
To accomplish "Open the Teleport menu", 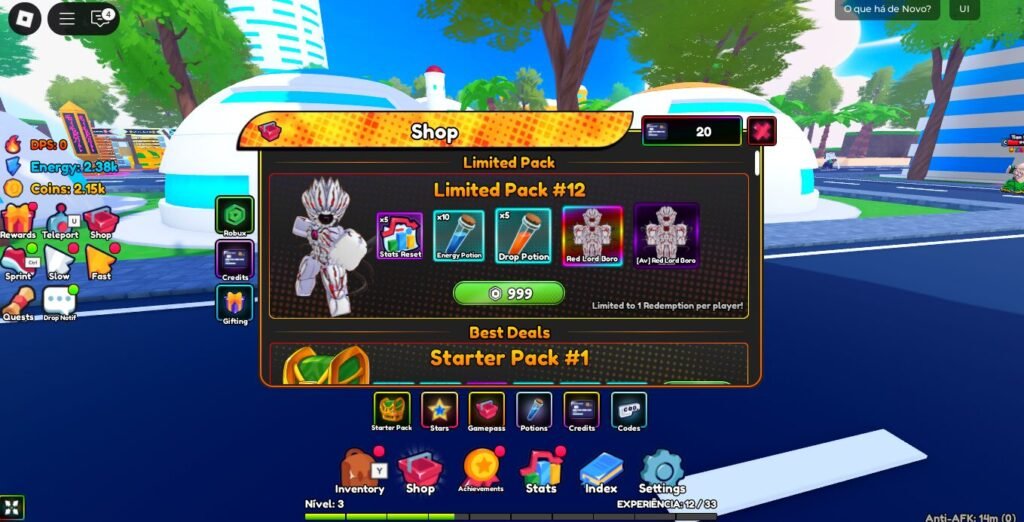I will (61, 221).
